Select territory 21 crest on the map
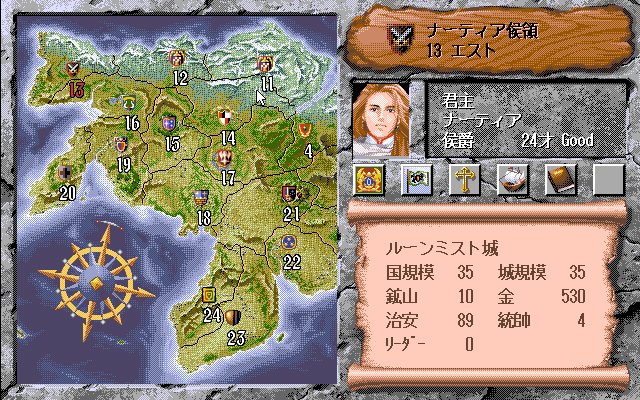The height and width of the screenshot is (400, 640). tap(290, 193)
